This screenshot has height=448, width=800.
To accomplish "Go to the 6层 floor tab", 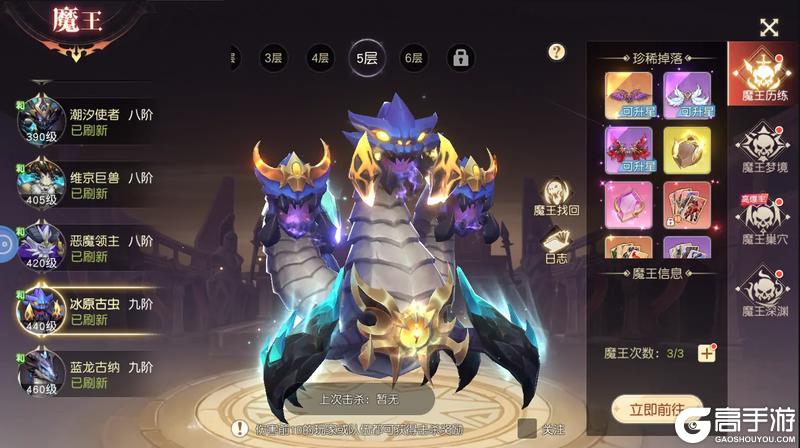I will (413, 58).
